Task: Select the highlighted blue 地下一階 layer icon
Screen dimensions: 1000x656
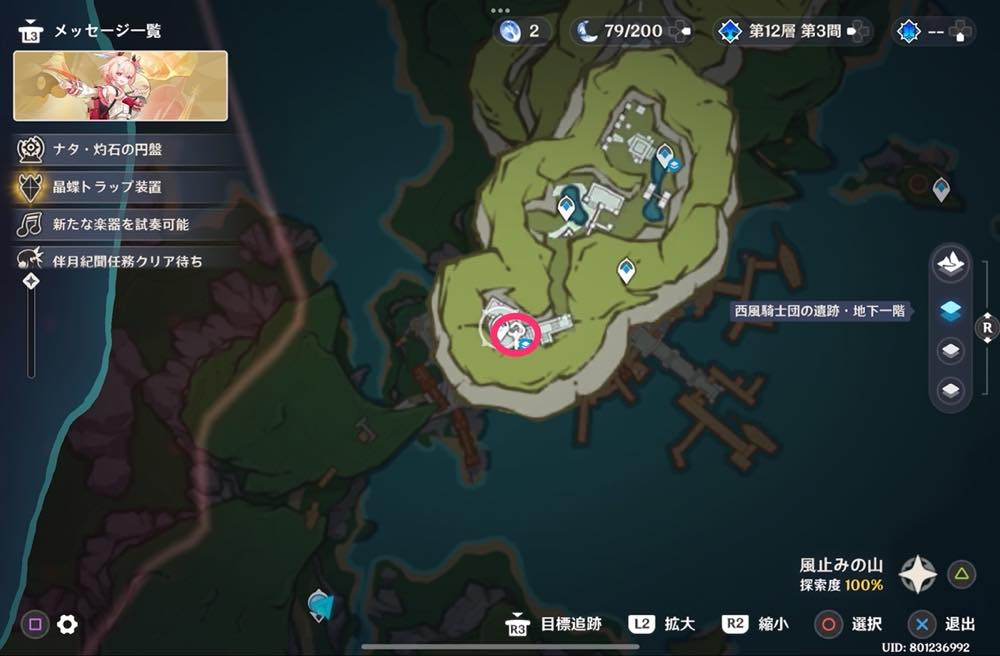Action: [x=951, y=311]
